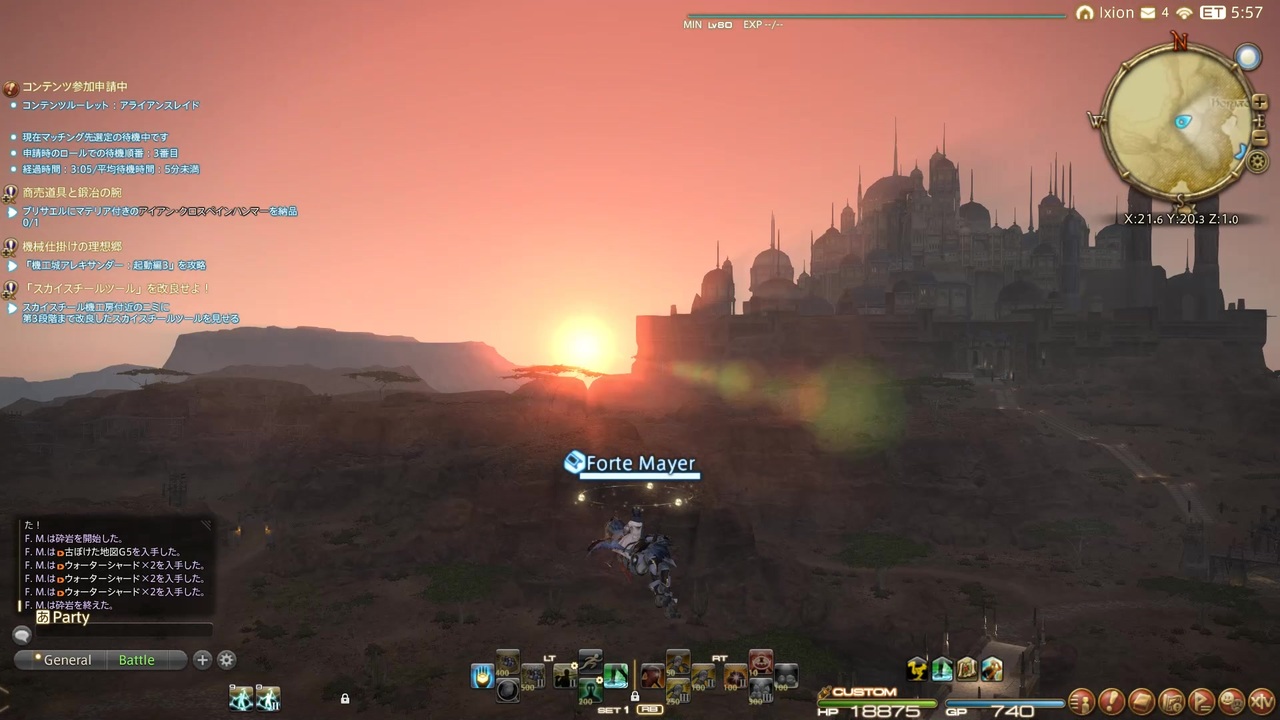Toggle the hotbar lock padlock

click(x=635, y=696)
